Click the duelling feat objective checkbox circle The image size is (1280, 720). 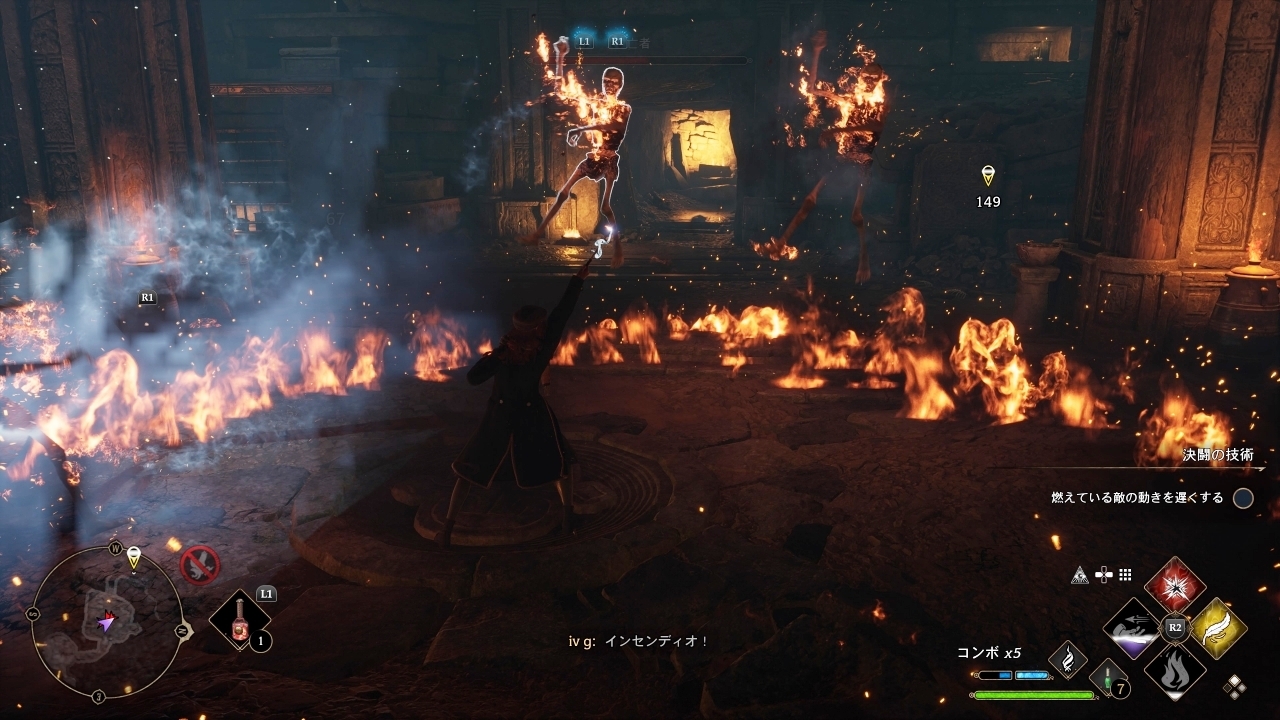[1243, 498]
